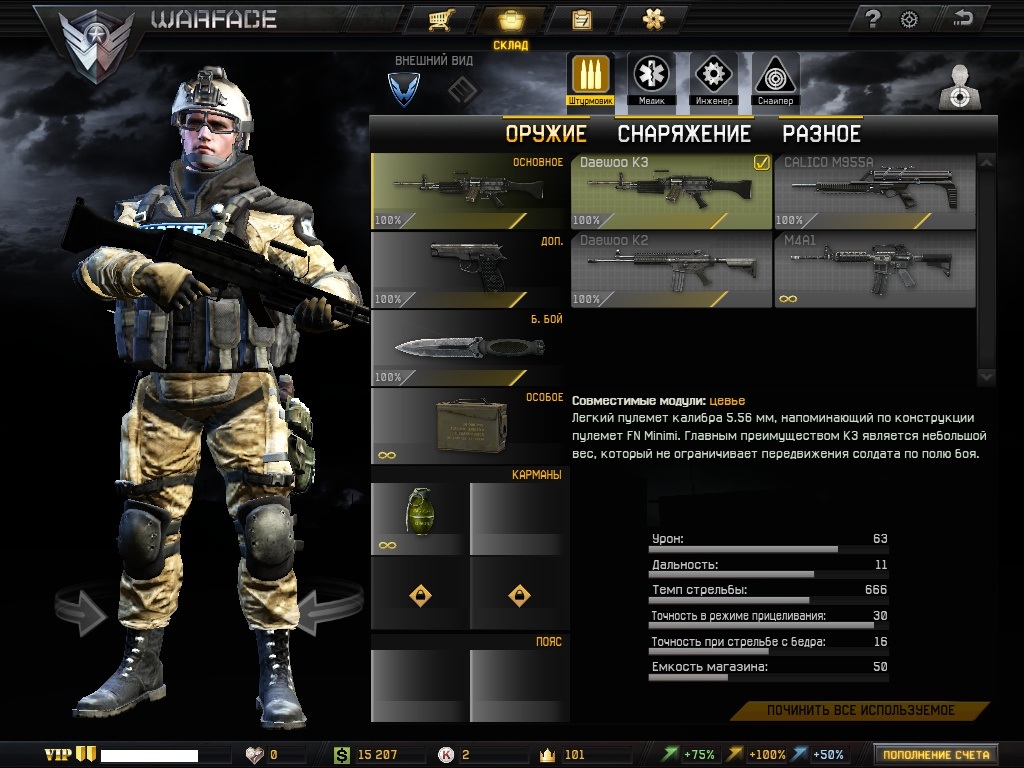
Task: Open help with the question mark button
Action: click(872, 19)
